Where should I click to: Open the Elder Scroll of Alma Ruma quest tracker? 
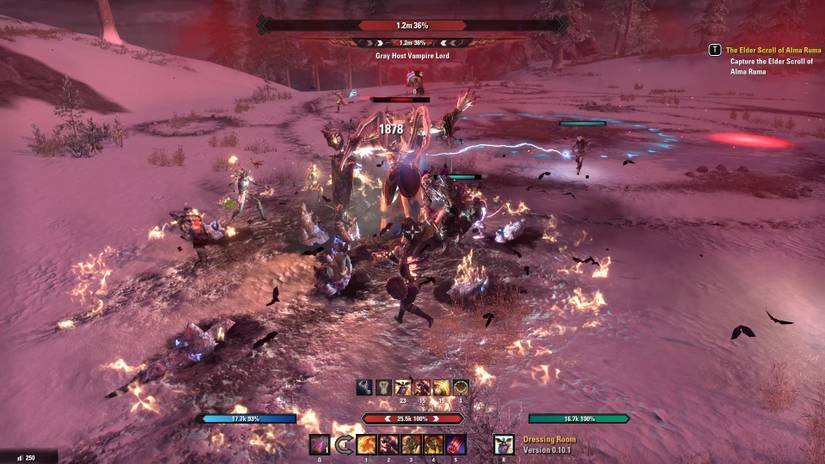(x=765, y=49)
